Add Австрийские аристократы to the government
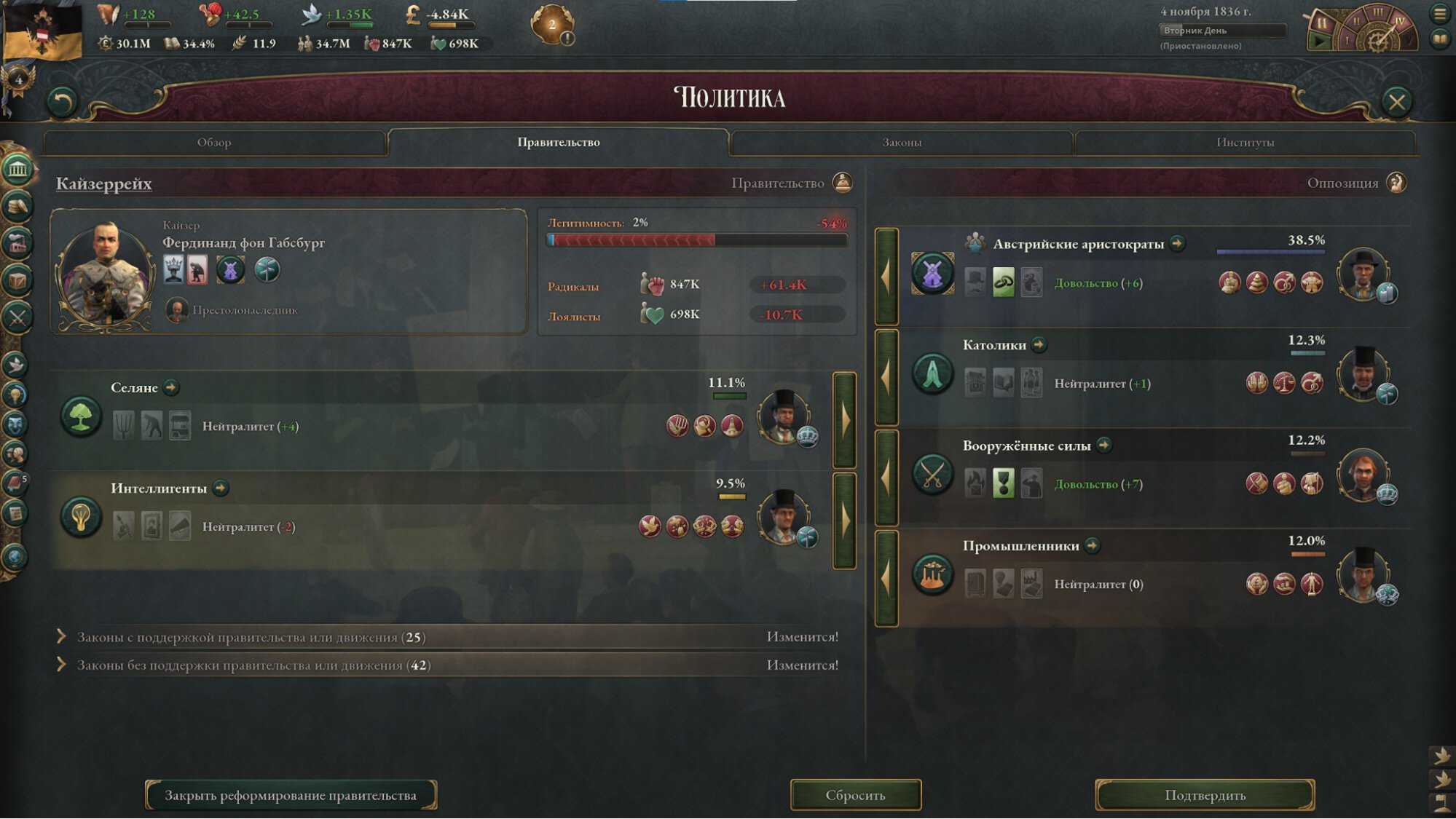 [886, 277]
